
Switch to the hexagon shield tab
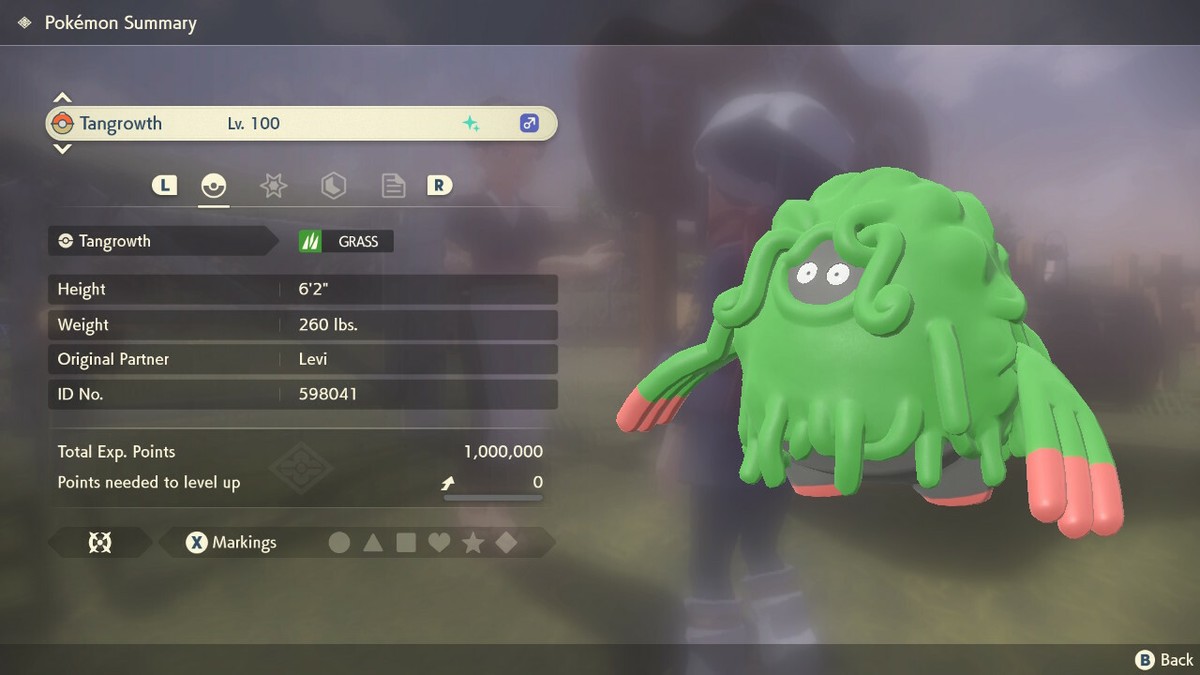tap(333, 185)
